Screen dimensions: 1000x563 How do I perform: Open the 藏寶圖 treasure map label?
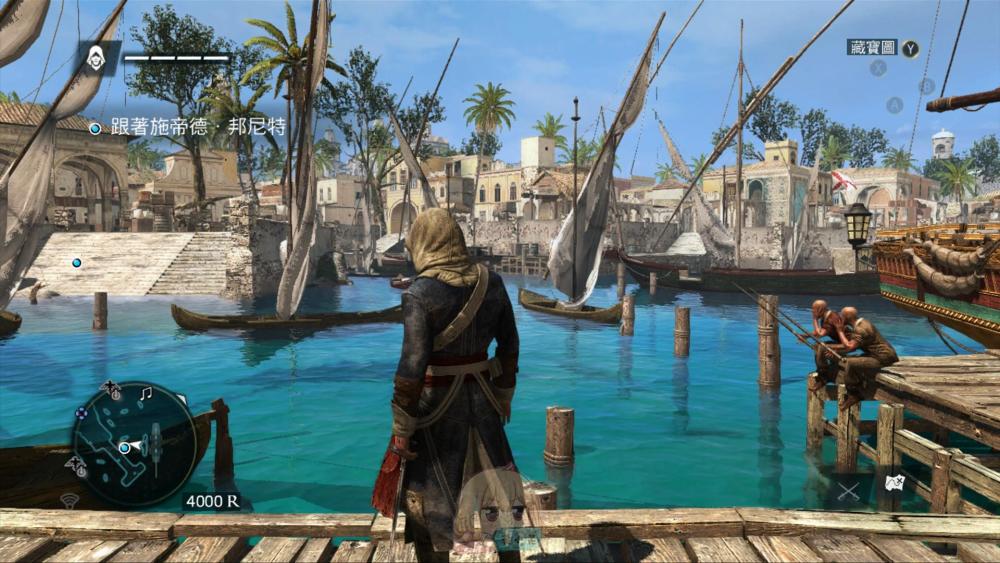tap(872, 47)
